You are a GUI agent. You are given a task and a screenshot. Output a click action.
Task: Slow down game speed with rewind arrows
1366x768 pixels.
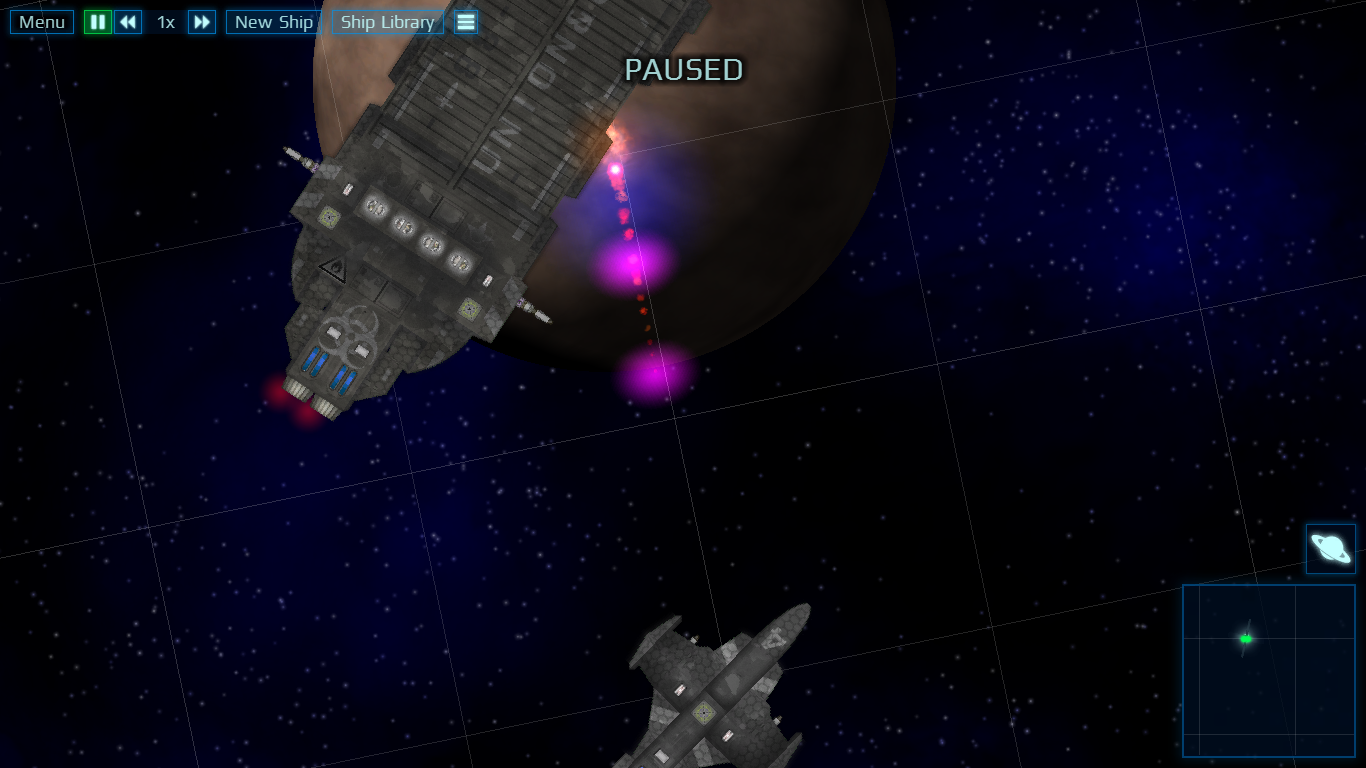(128, 22)
